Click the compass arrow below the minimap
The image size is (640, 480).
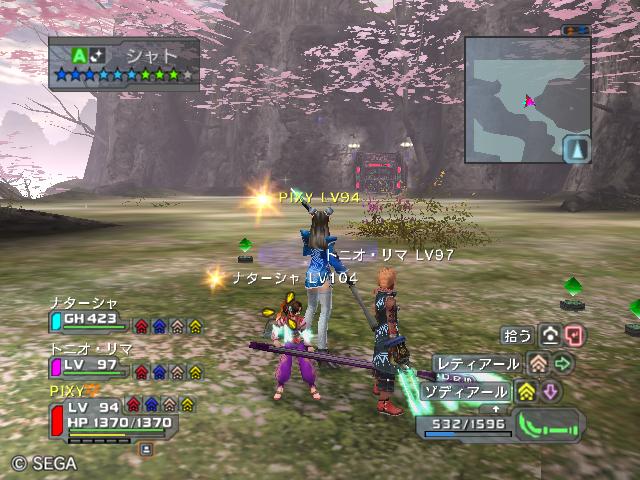578,150
